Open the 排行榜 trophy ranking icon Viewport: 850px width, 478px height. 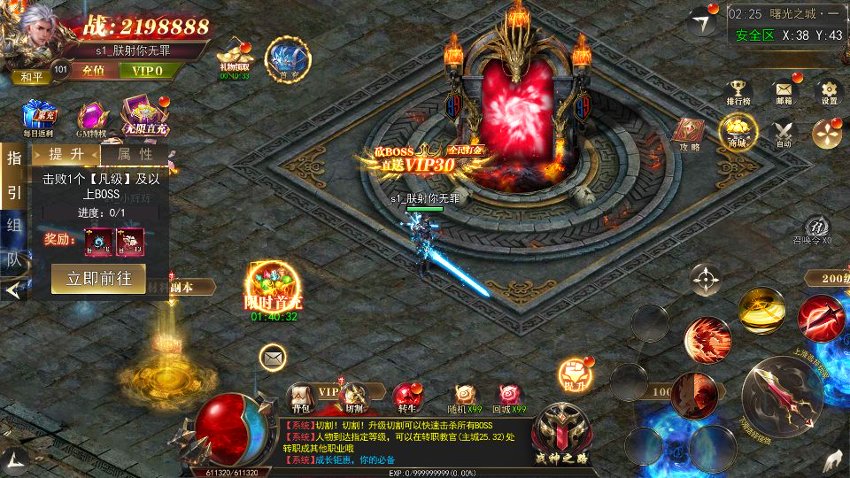pyautogui.click(x=739, y=92)
